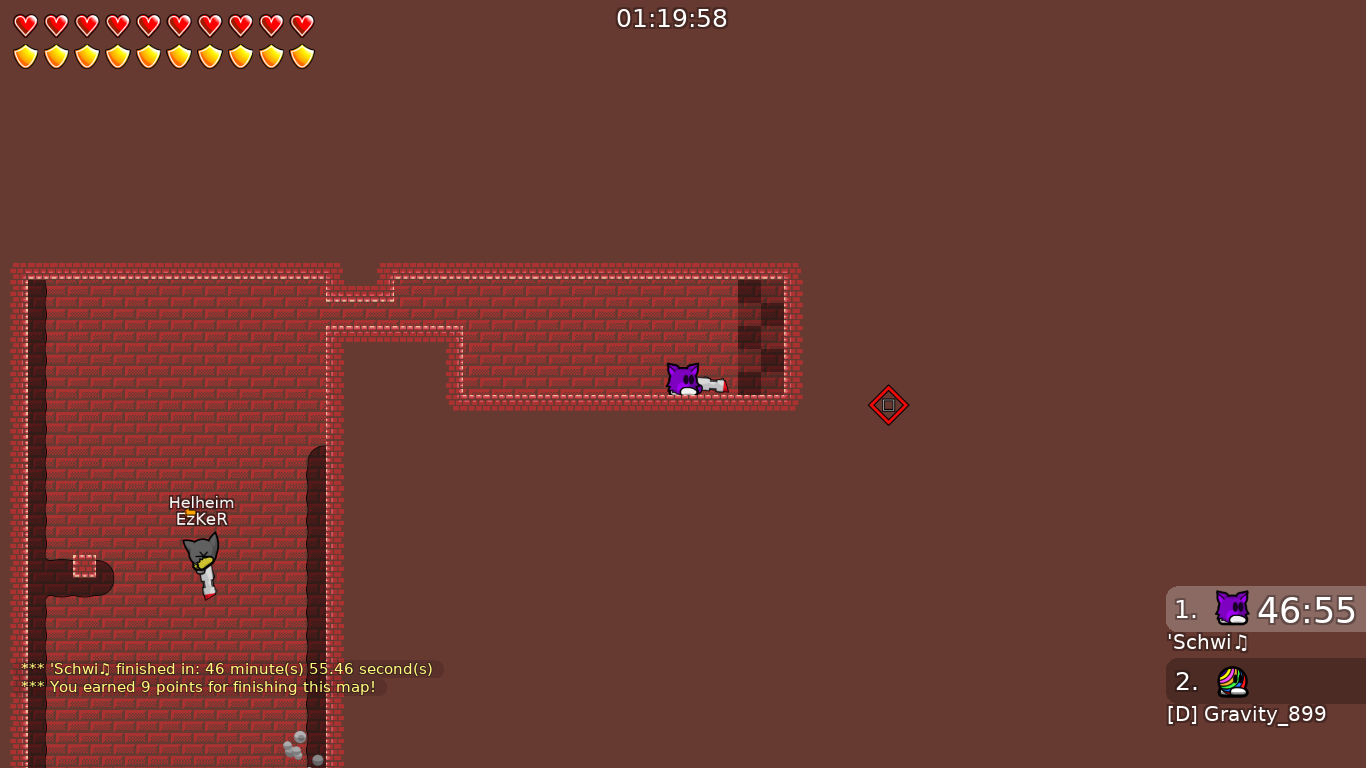This screenshot has width=1366, height=768.
Task: Select the Helheim clan tag nameplate
Action: [203, 502]
